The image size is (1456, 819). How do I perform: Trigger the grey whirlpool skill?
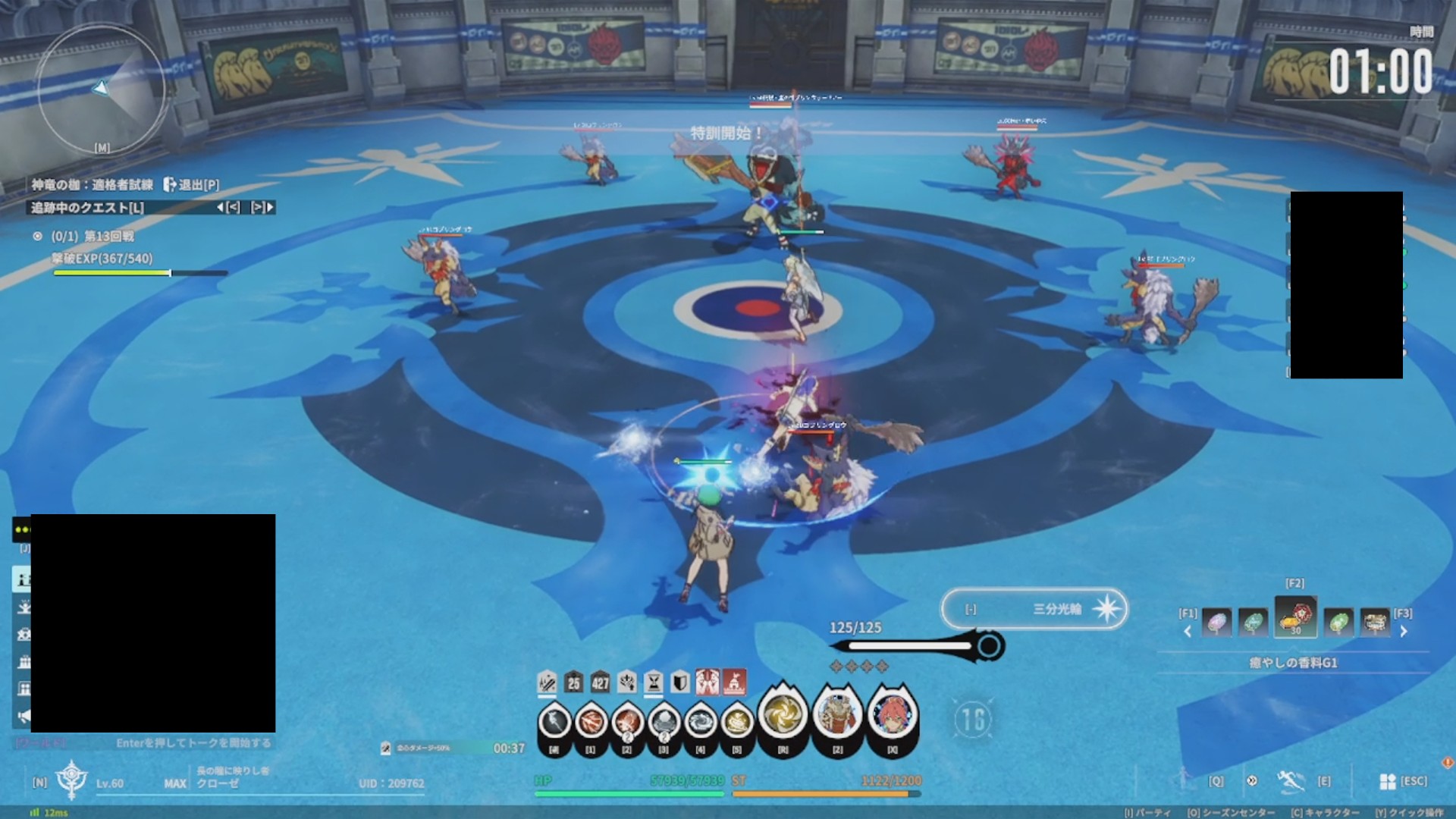click(700, 720)
